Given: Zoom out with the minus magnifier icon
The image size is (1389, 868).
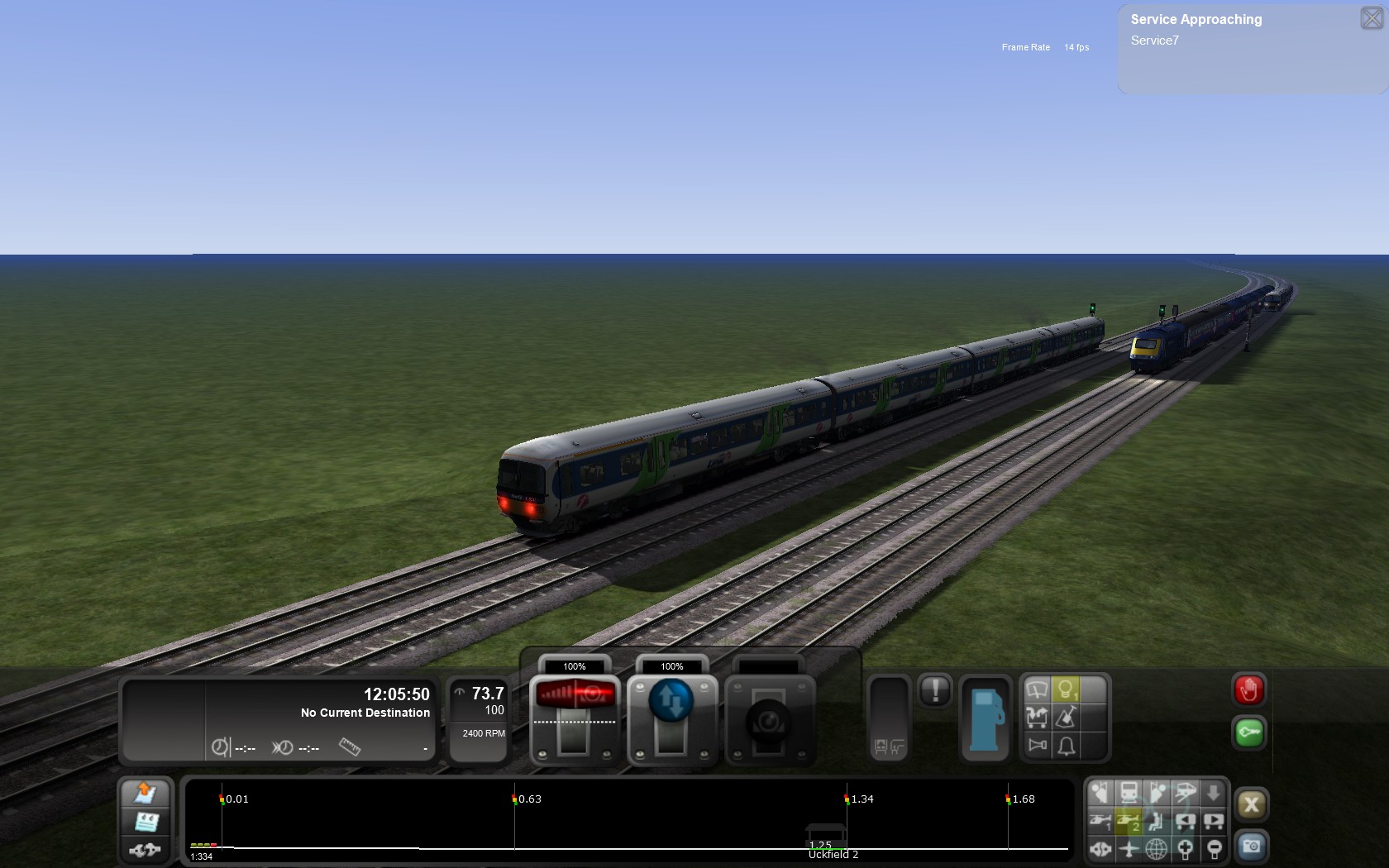Looking at the screenshot, I should (1214, 848).
